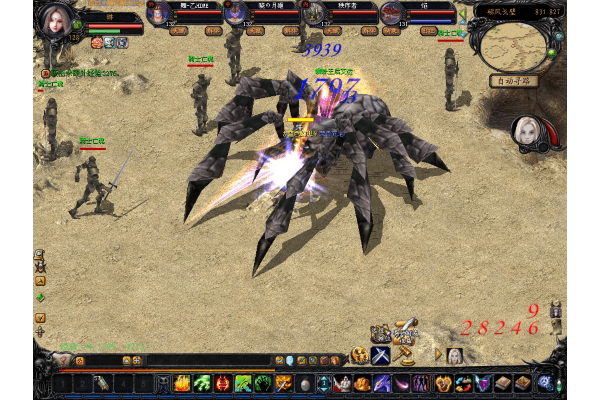Open the auction gavel icon

pyautogui.click(x=404, y=354)
